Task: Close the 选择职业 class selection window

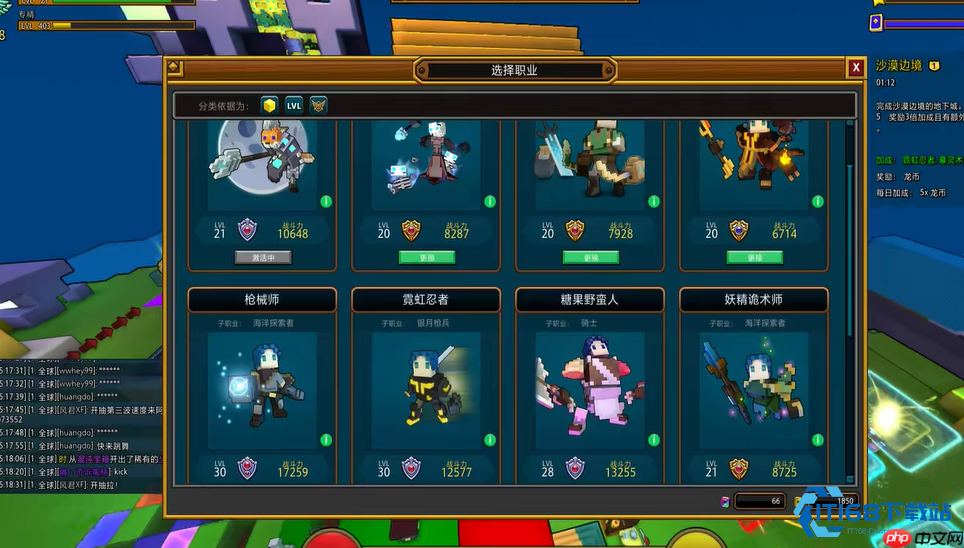Action: (x=856, y=68)
